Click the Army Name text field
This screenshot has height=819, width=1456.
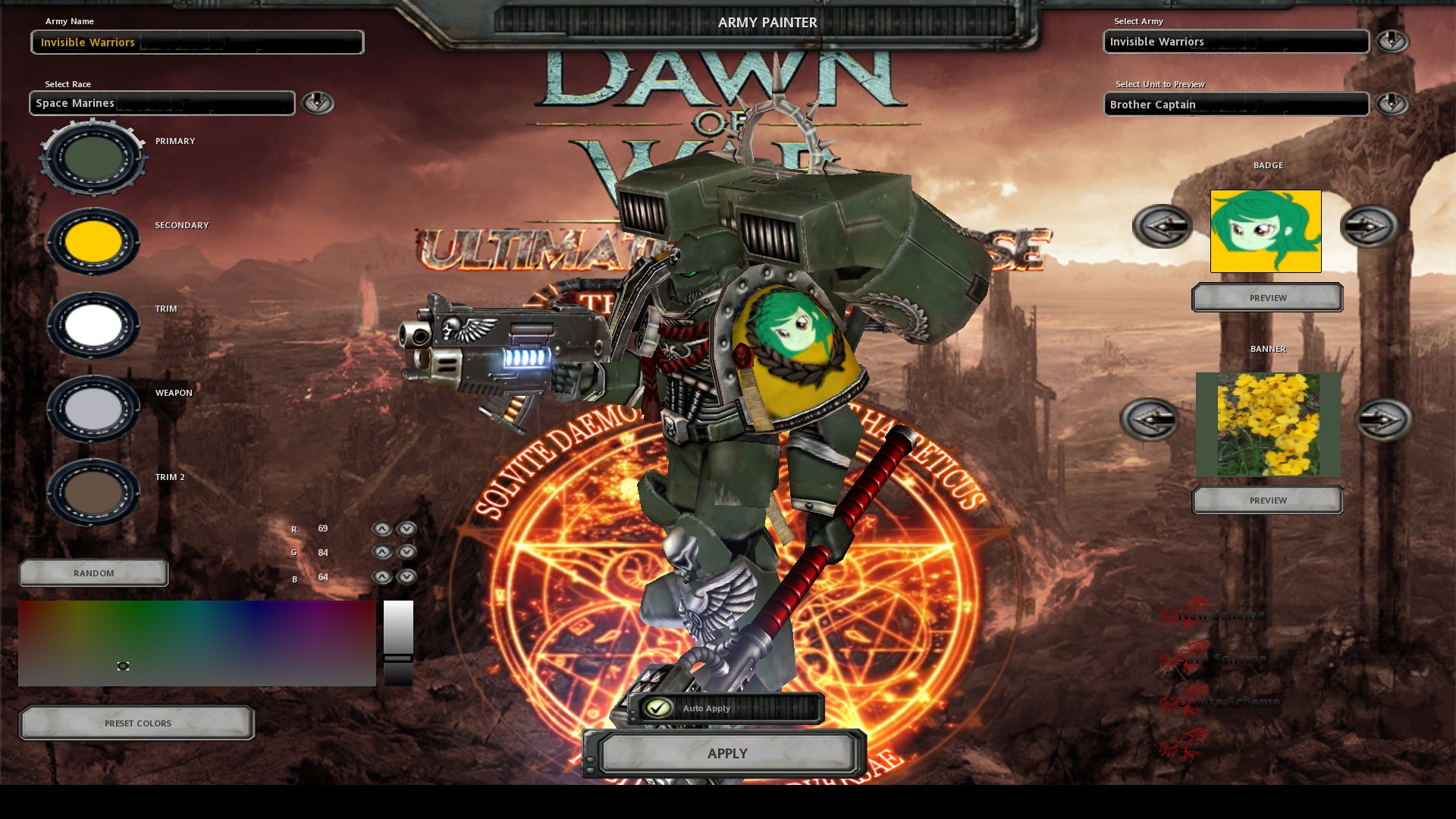pyautogui.click(x=197, y=42)
